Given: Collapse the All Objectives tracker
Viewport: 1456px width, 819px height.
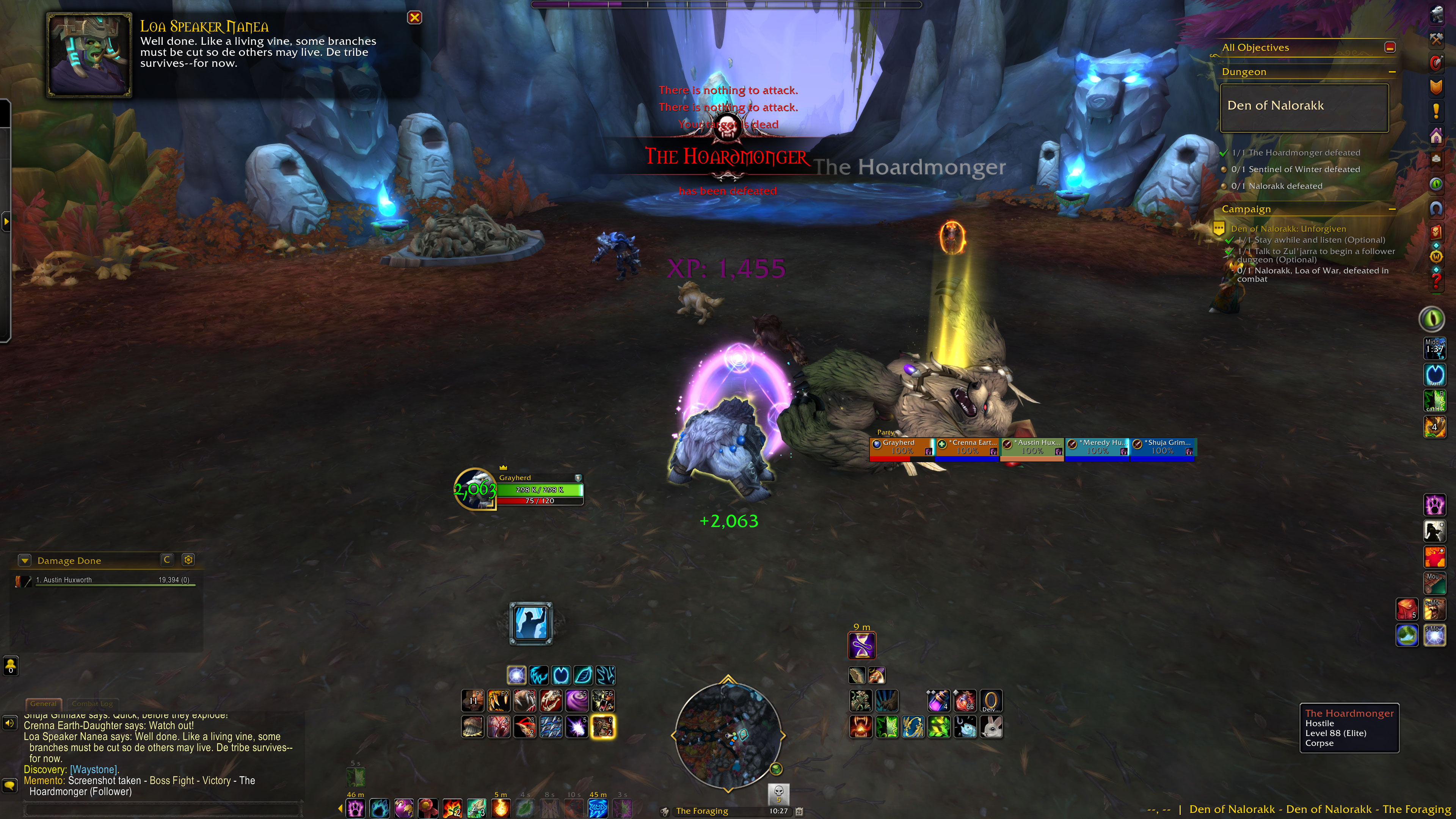Looking at the screenshot, I should 1390,47.
